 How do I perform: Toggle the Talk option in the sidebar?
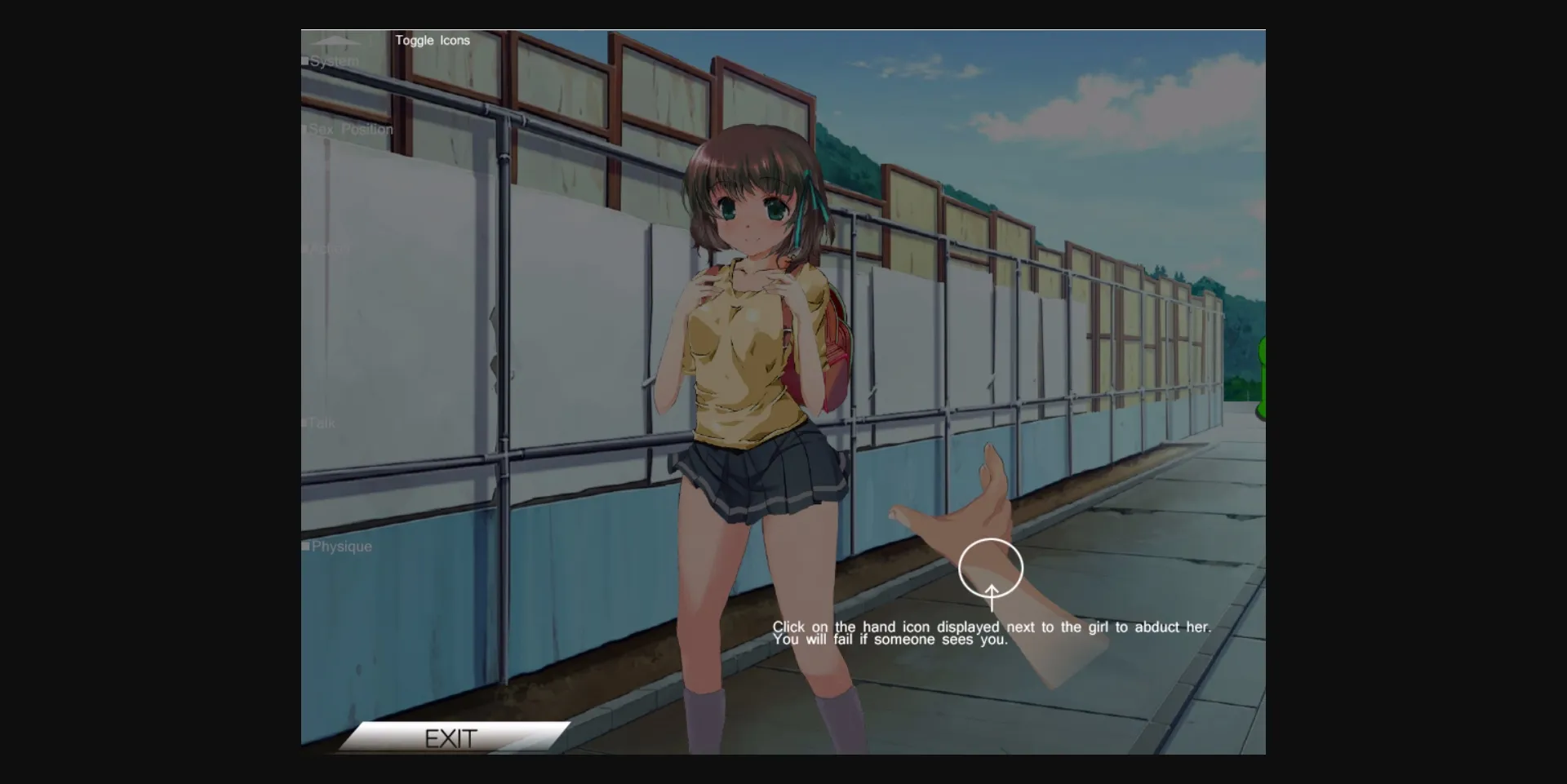click(322, 422)
